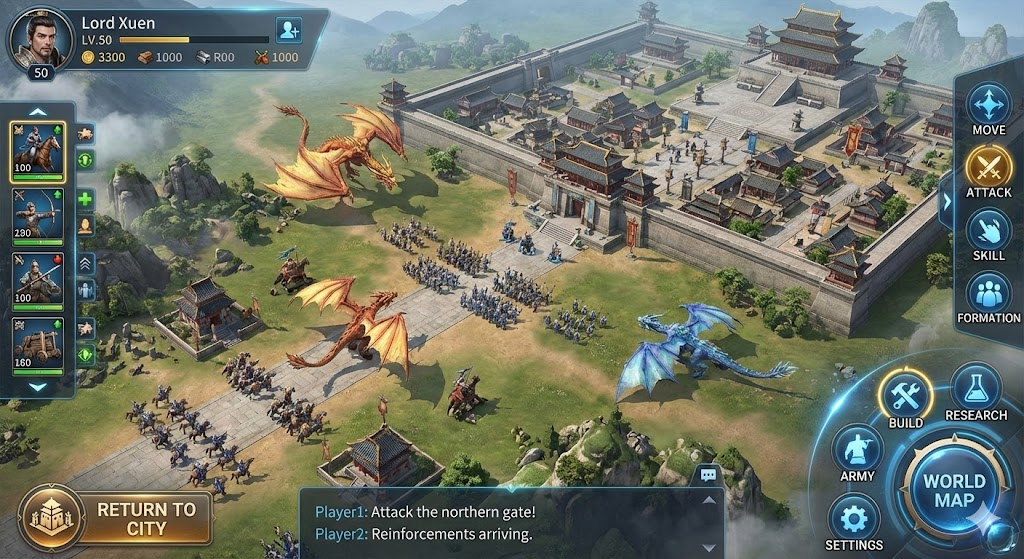Click the unit list down arrow
This screenshot has width=1024, height=559.
(38, 386)
